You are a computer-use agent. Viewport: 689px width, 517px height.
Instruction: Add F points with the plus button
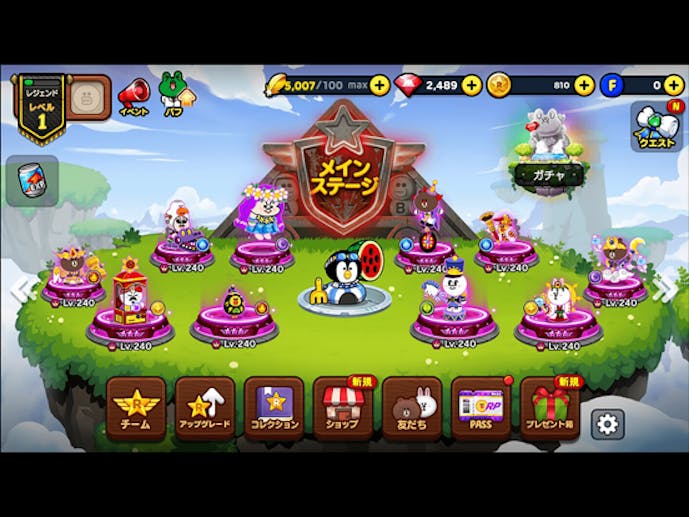pyautogui.click(x=674, y=85)
